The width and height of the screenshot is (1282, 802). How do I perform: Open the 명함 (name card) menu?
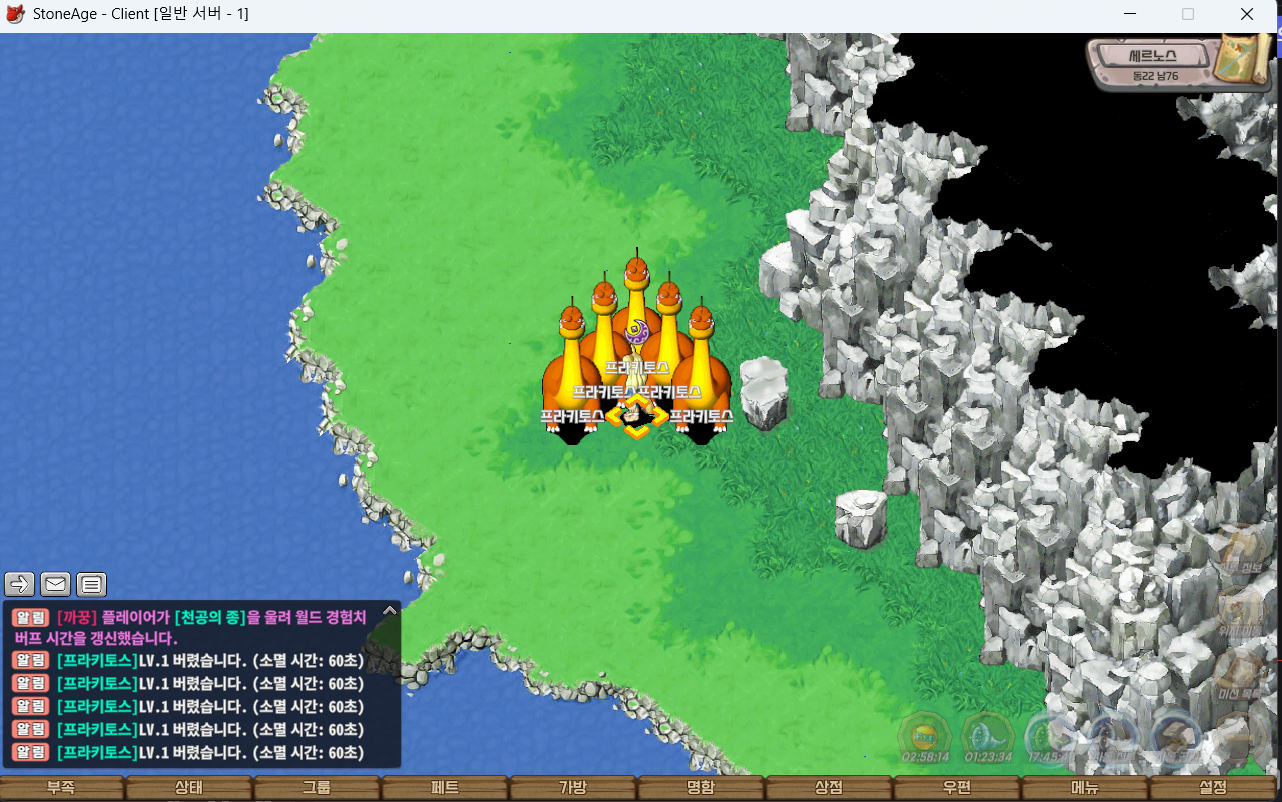tap(701, 788)
